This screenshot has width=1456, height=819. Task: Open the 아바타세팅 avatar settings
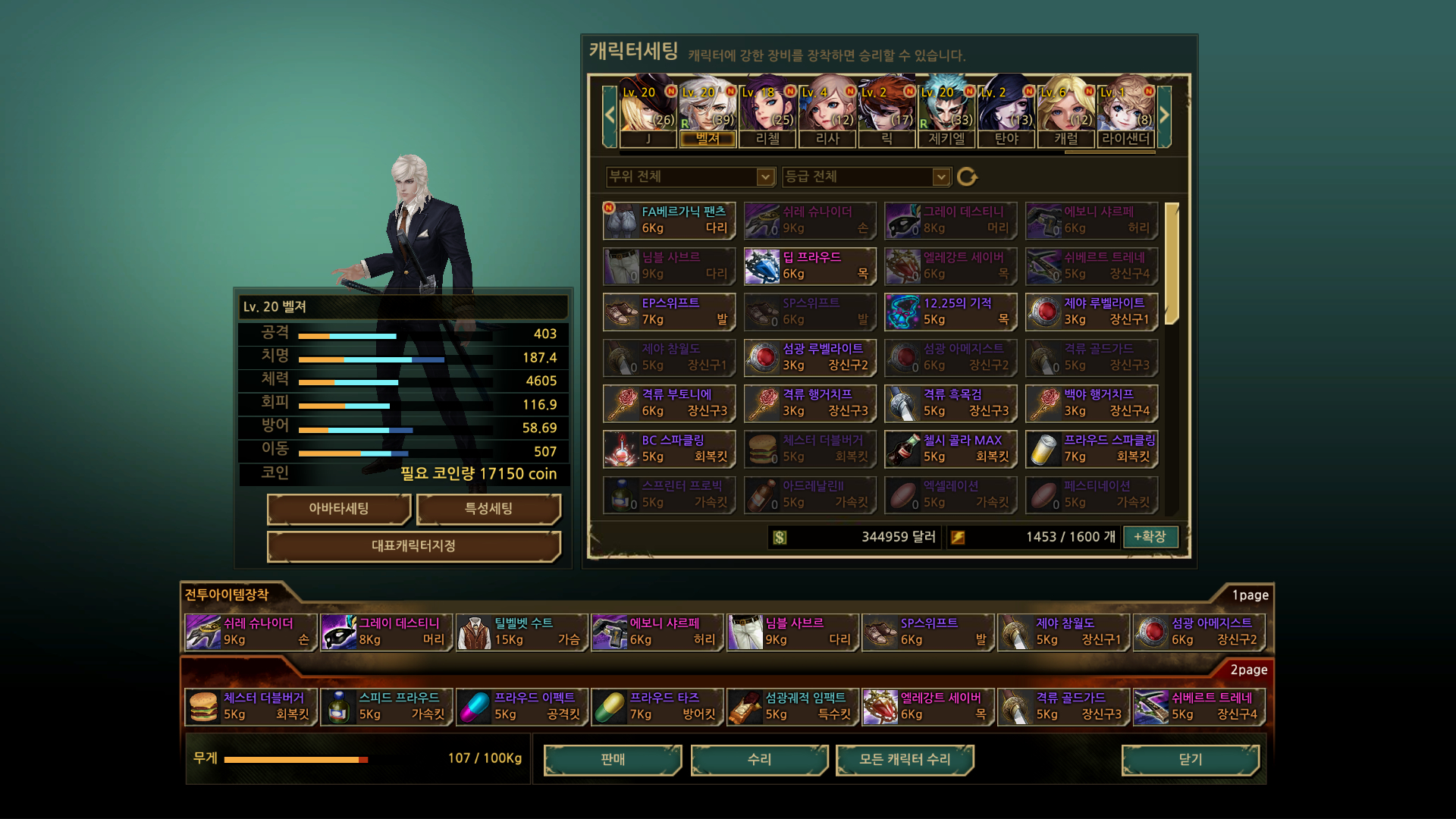coord(338,509)
